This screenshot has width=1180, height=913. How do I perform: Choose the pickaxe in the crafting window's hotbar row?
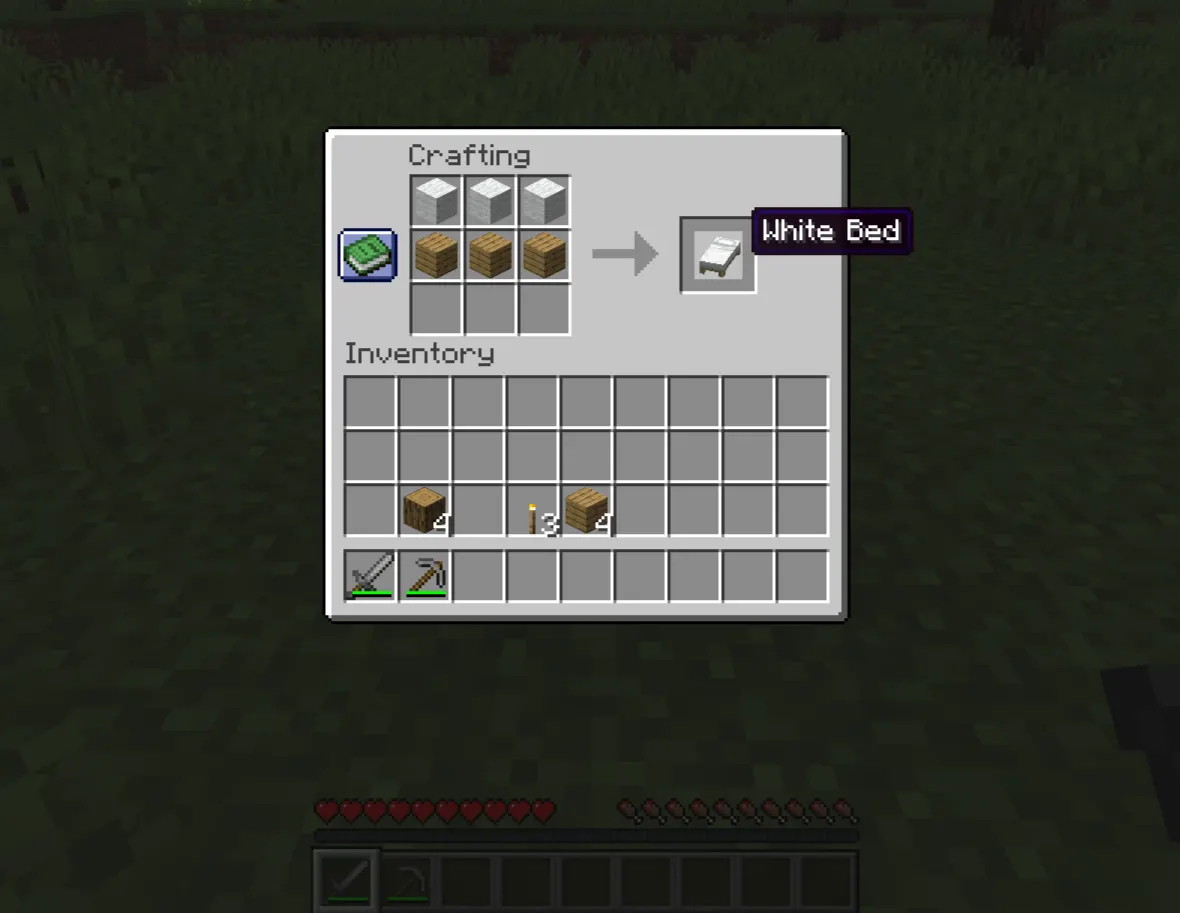(x=424, y=576)
